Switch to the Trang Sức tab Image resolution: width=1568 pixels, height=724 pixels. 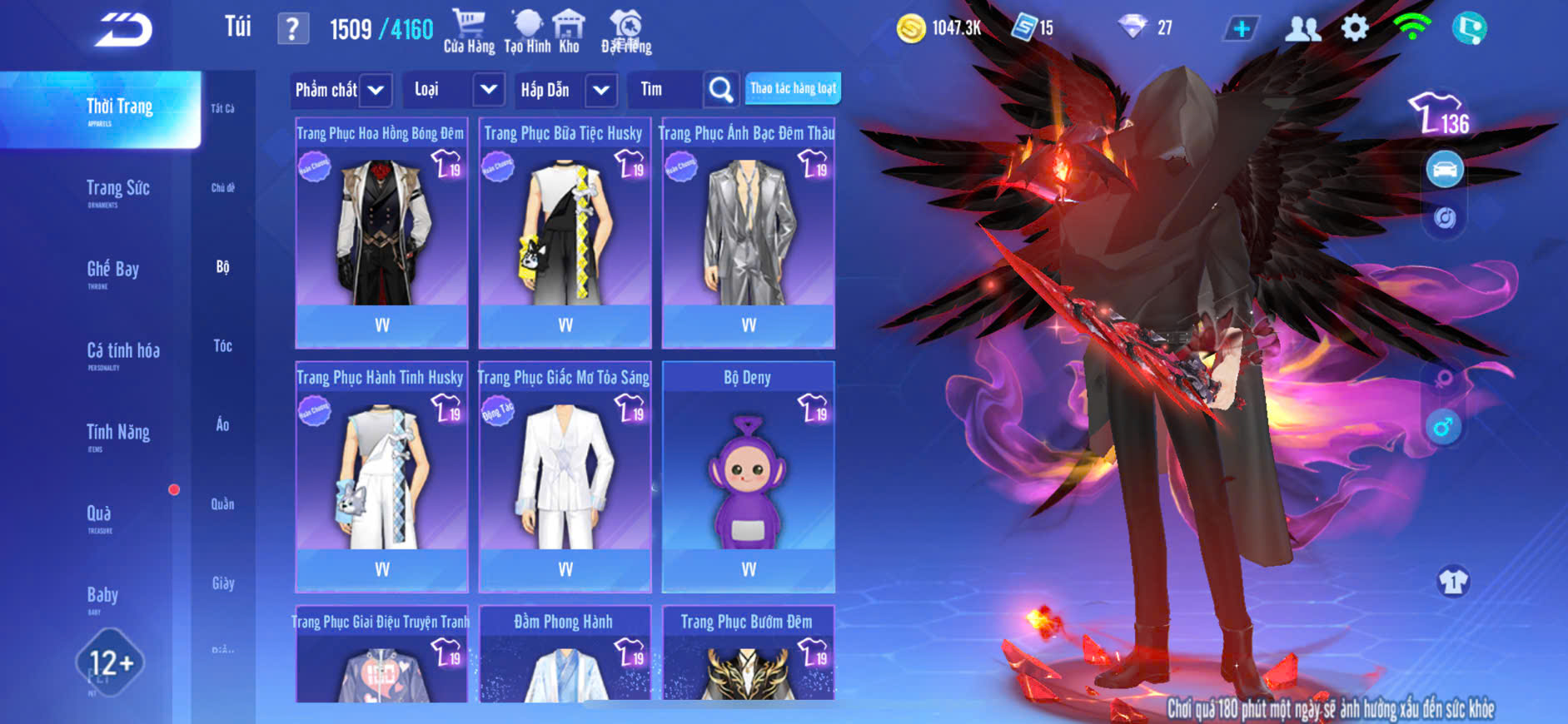click(118, 191)
